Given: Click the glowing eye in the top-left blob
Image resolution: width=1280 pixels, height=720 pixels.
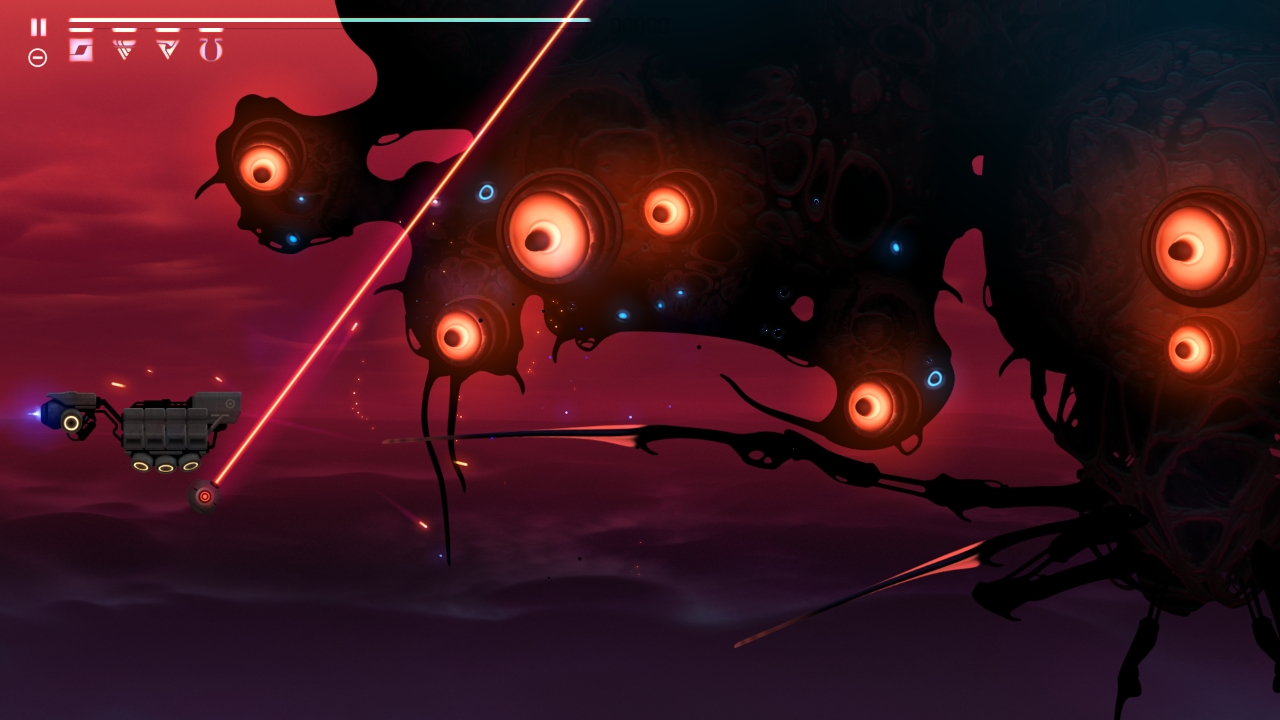Looking at the screenshot, I should (264, 172).
